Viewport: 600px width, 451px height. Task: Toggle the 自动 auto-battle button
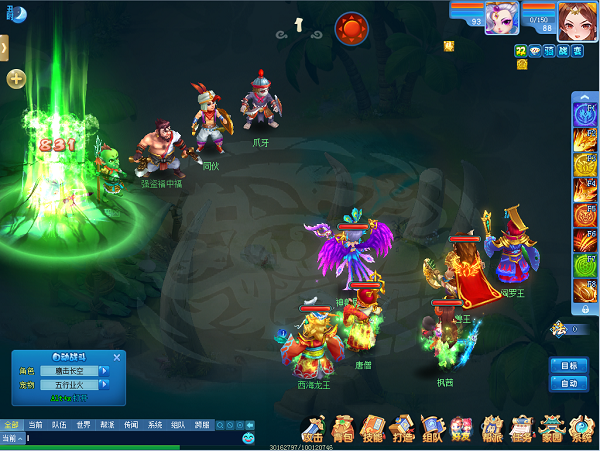pyautogui.click(x=568, y=383)
